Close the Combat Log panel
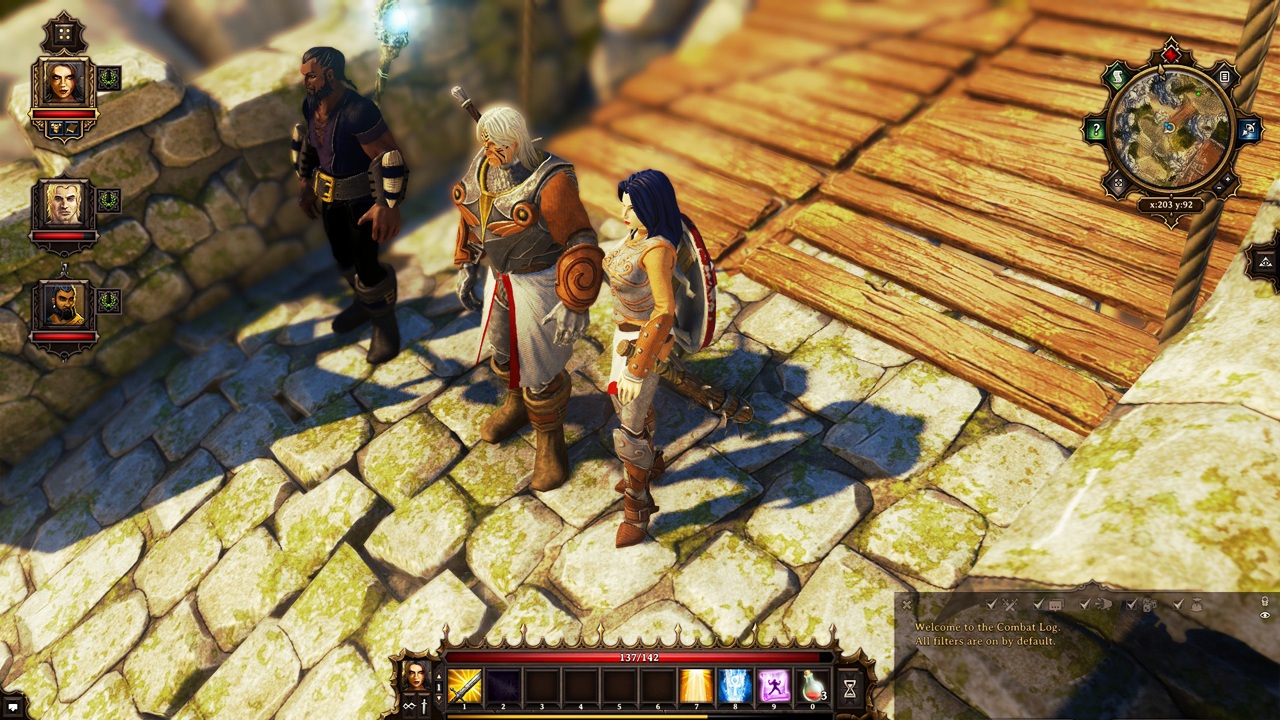1280x720 pixels. click(x=905, y=605)
